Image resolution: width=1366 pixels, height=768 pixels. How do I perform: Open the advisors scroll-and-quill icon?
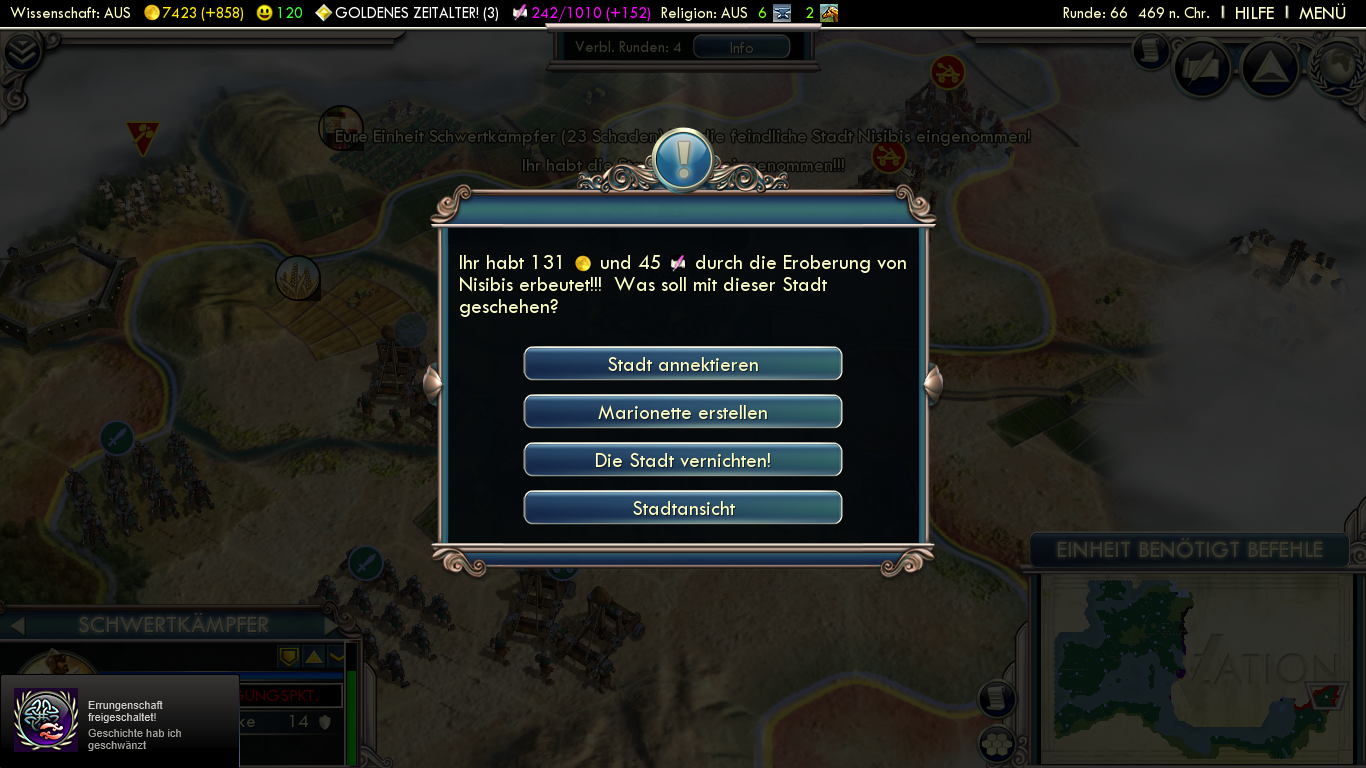coord(1203,67)
